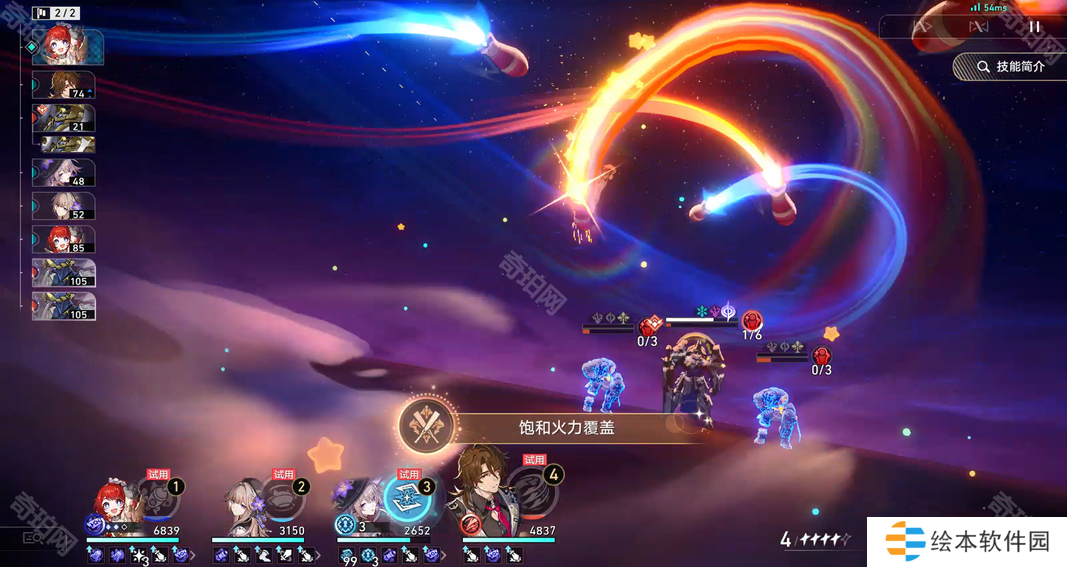This screenshot has height=567, width=1067.
Task: Select the red-haired character portrait in the party
Action: click(x=120, y=500)
